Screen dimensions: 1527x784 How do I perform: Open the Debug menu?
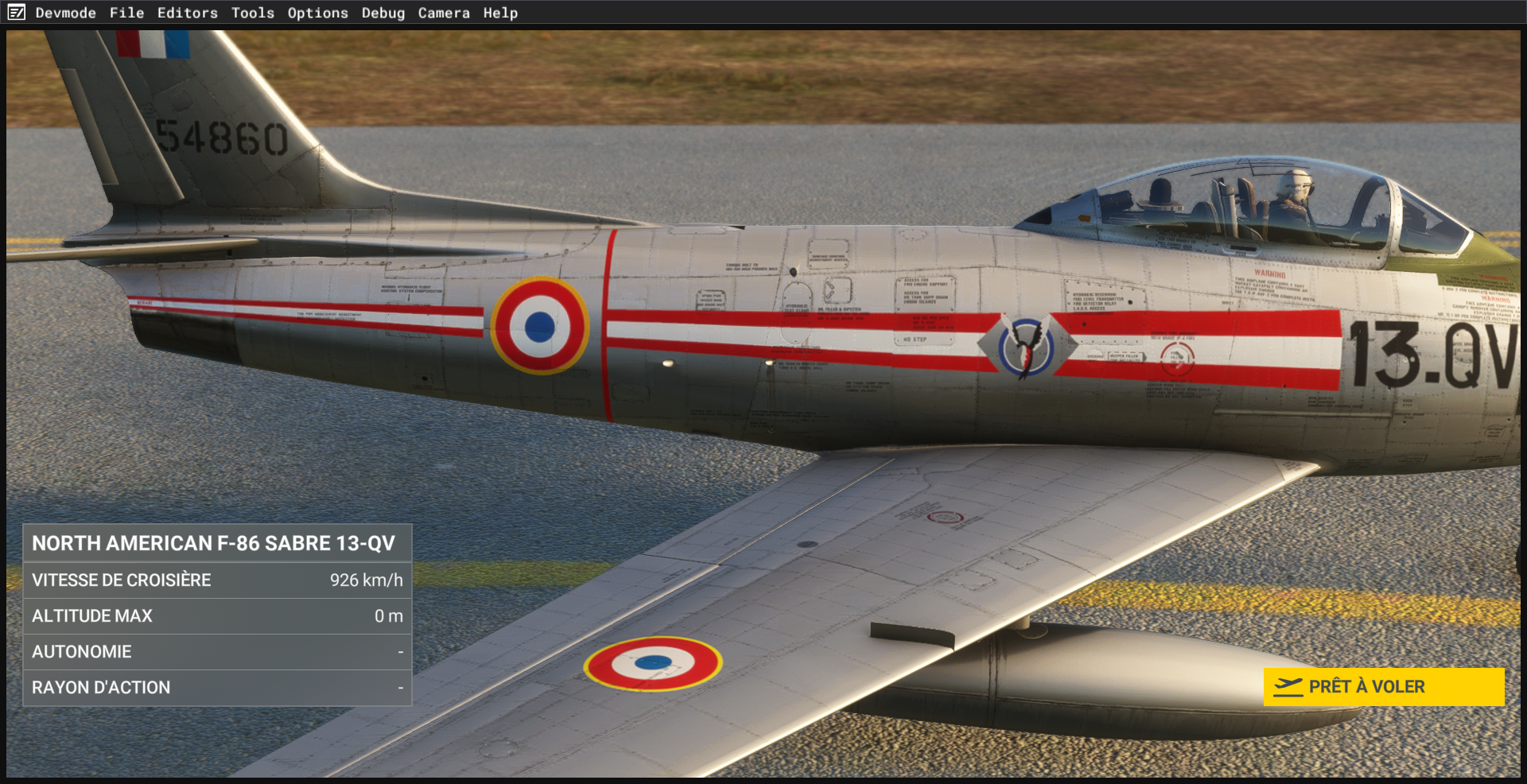(383, 13)
